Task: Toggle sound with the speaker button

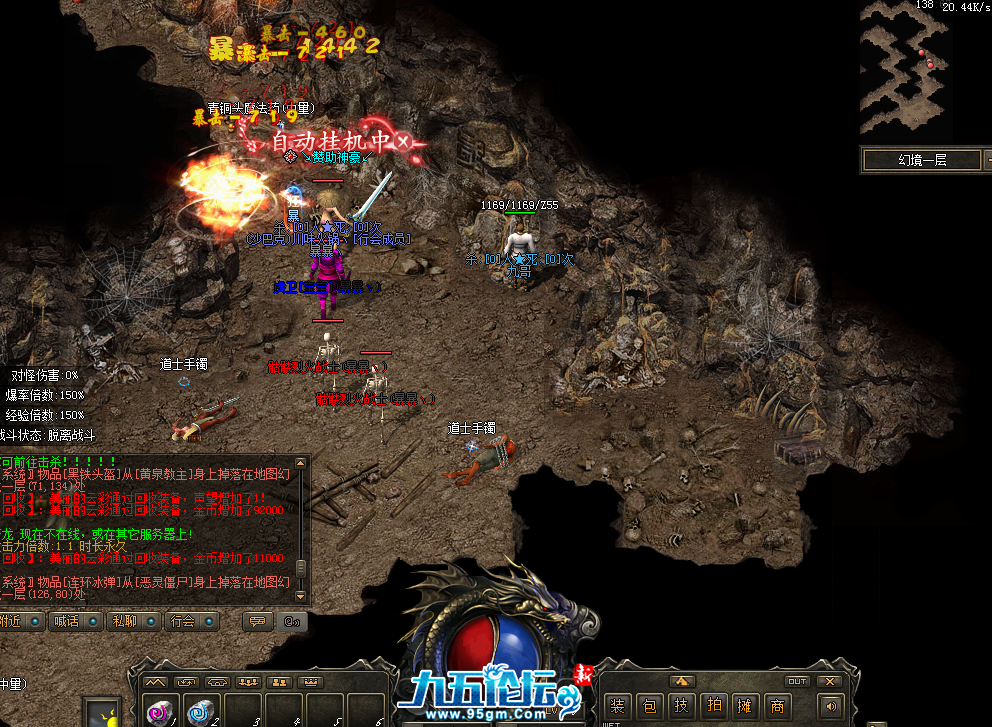Action: [x=831, y=707]
